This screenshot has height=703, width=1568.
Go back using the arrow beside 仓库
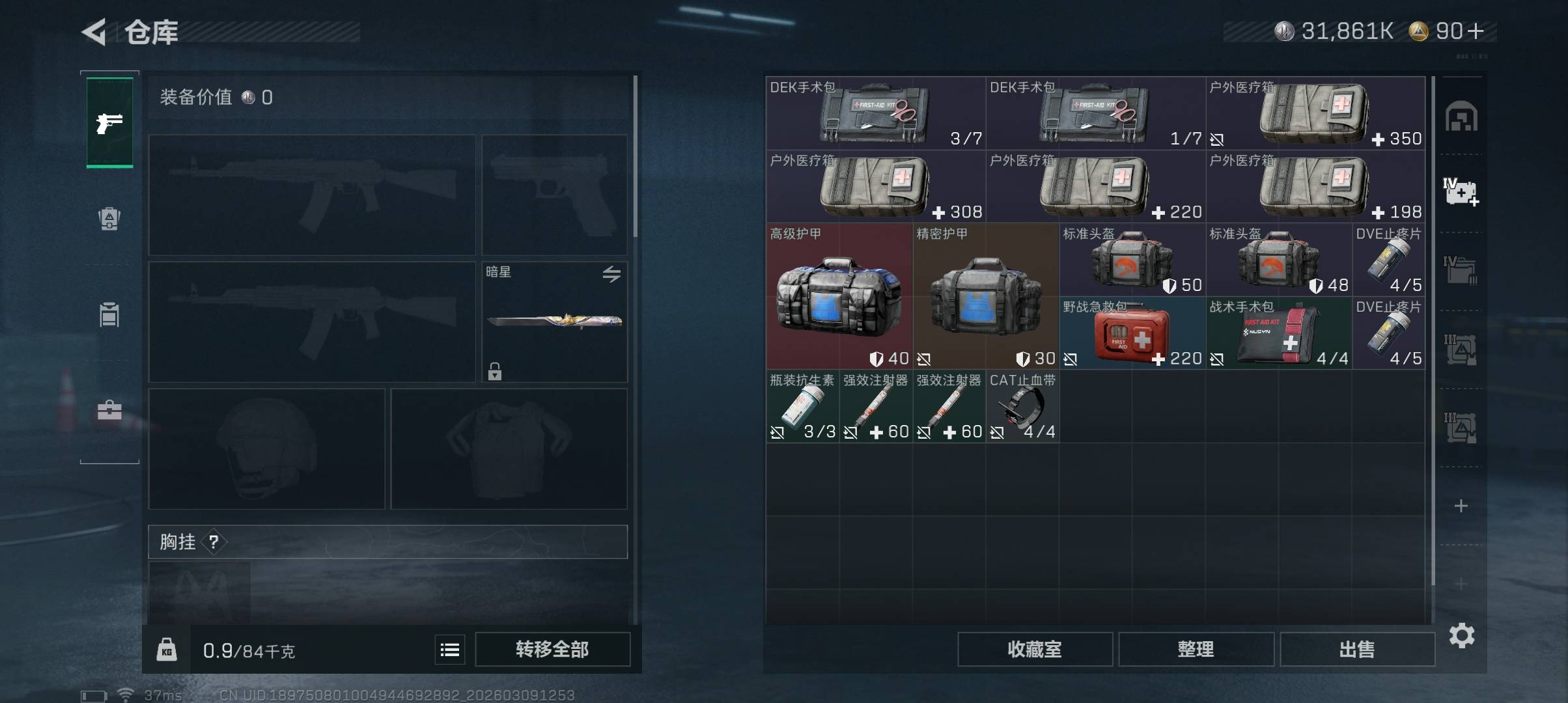pos(94,32)
